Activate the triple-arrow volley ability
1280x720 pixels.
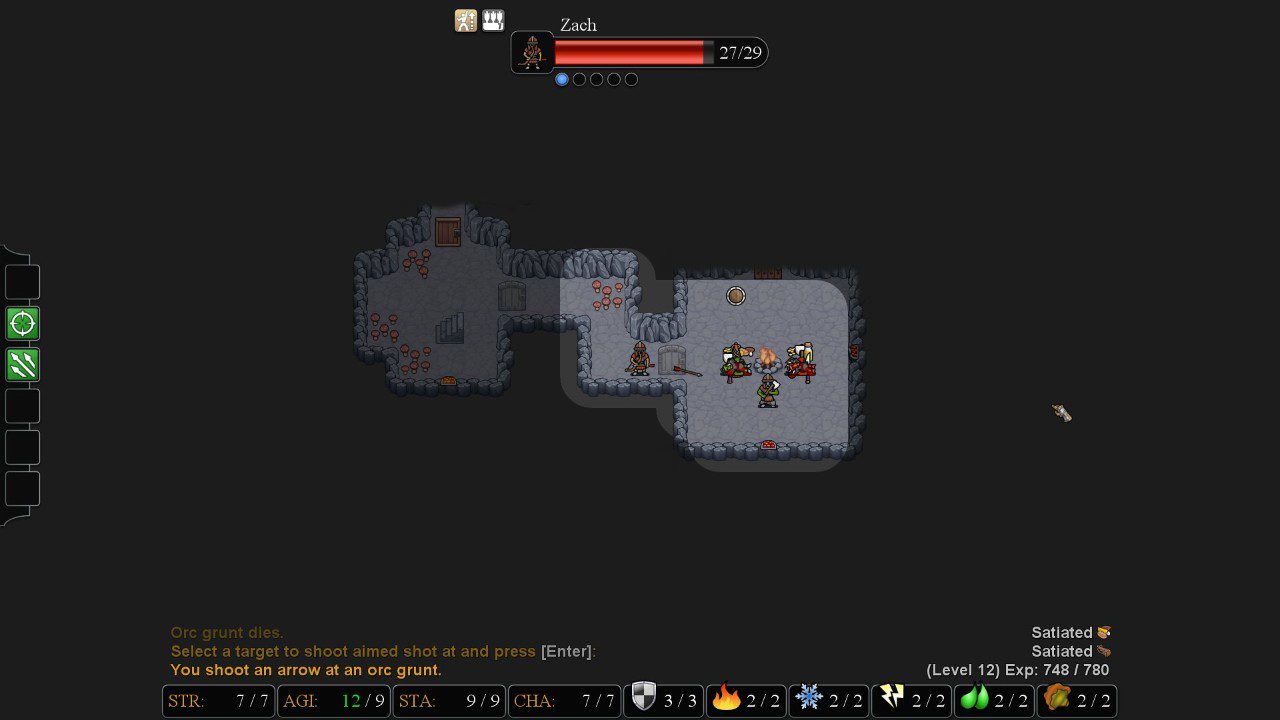point(22,364)
